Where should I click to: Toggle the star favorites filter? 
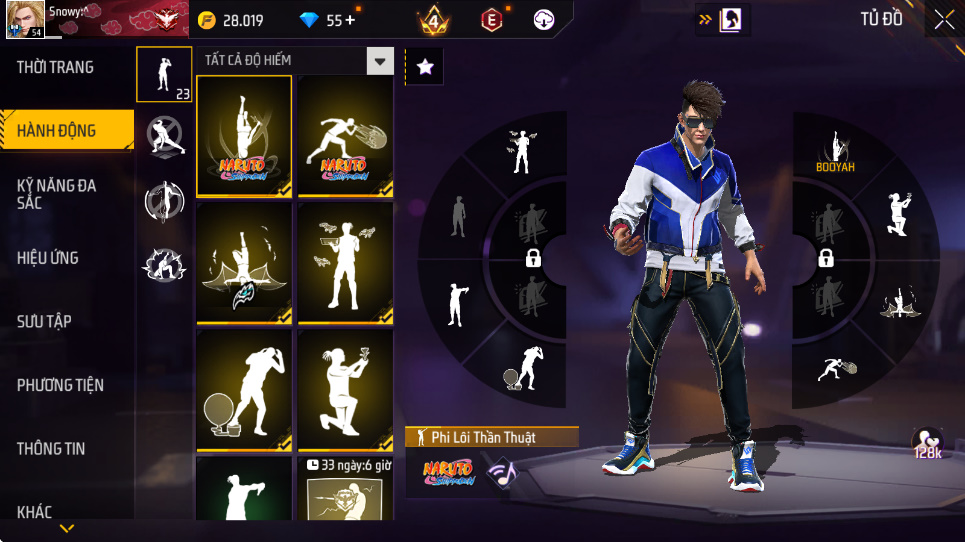point(424,67)
